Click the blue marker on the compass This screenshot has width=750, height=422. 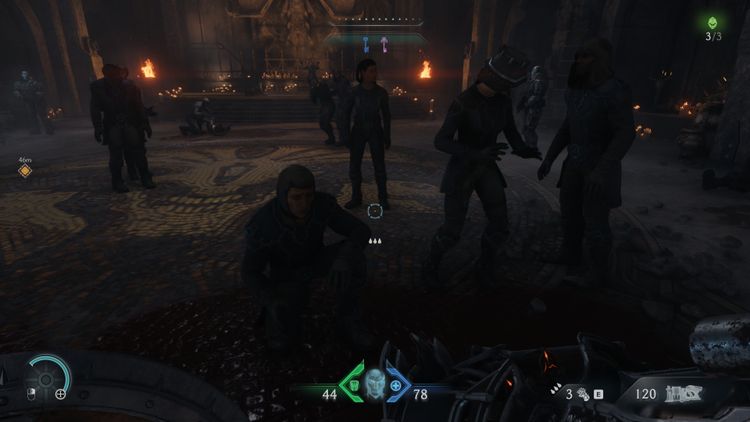[x=366, y=43]
